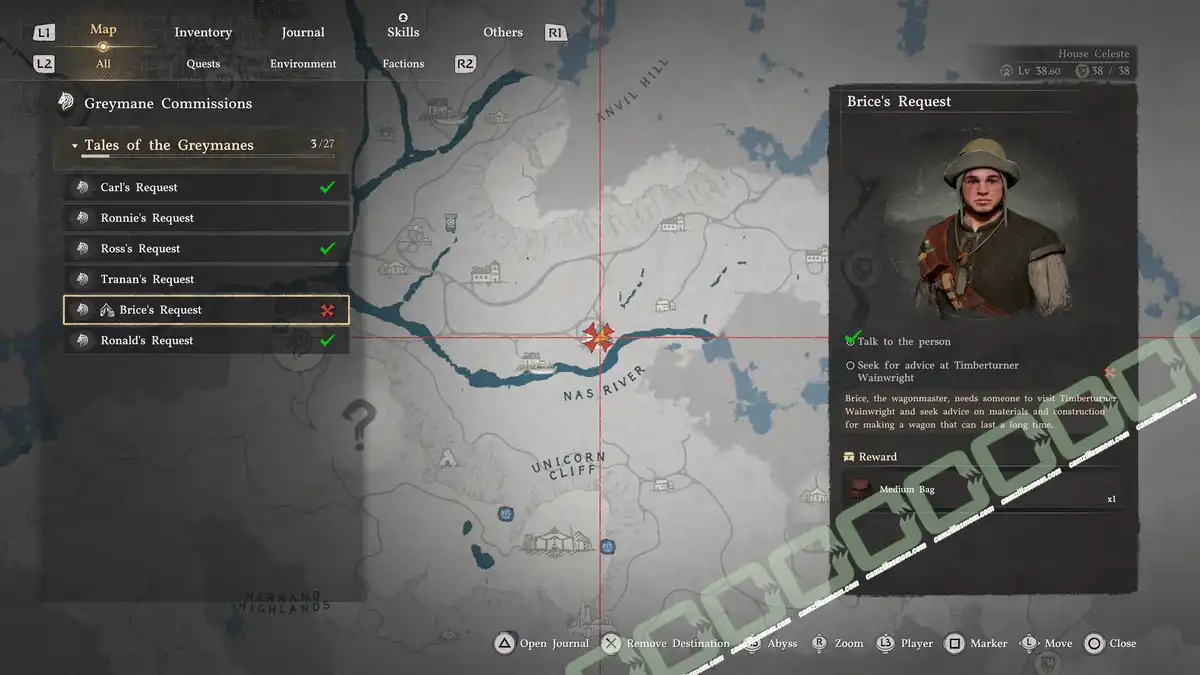
Task: Go to the Skills tab
Action: pyautogui.click(x=403, y=32)
